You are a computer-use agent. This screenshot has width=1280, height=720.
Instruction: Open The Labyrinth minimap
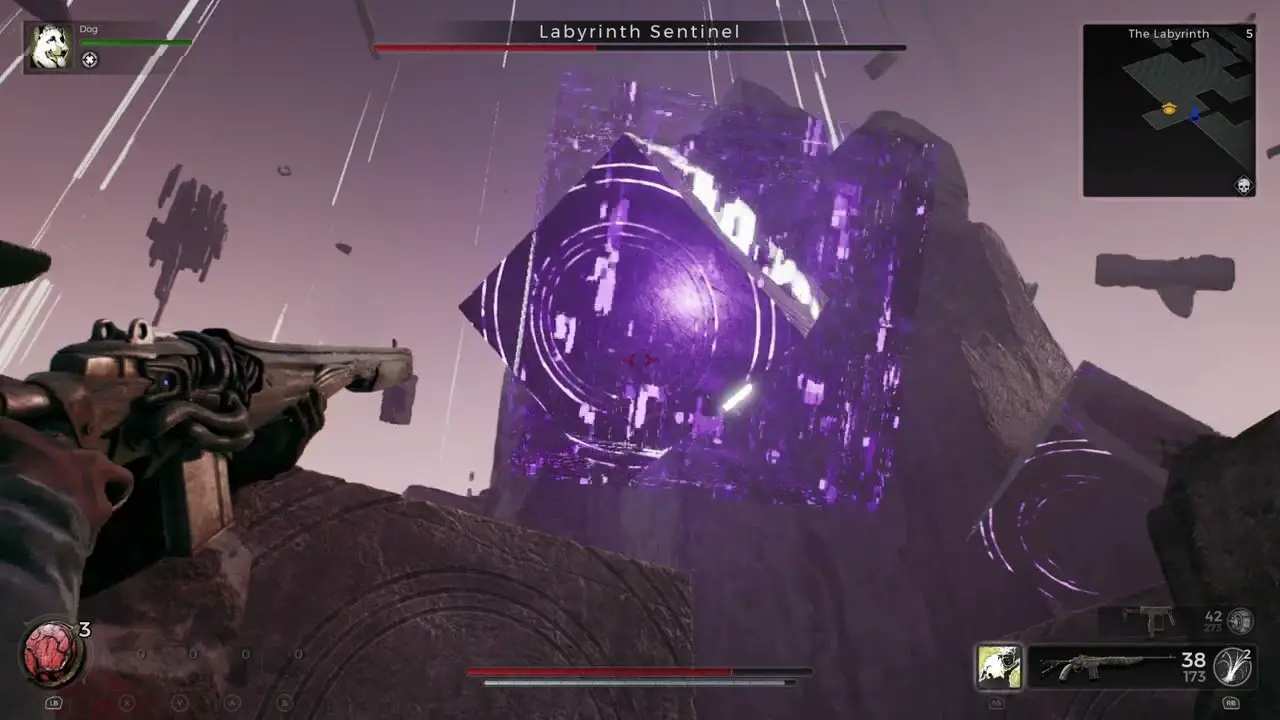[1168, 110]
